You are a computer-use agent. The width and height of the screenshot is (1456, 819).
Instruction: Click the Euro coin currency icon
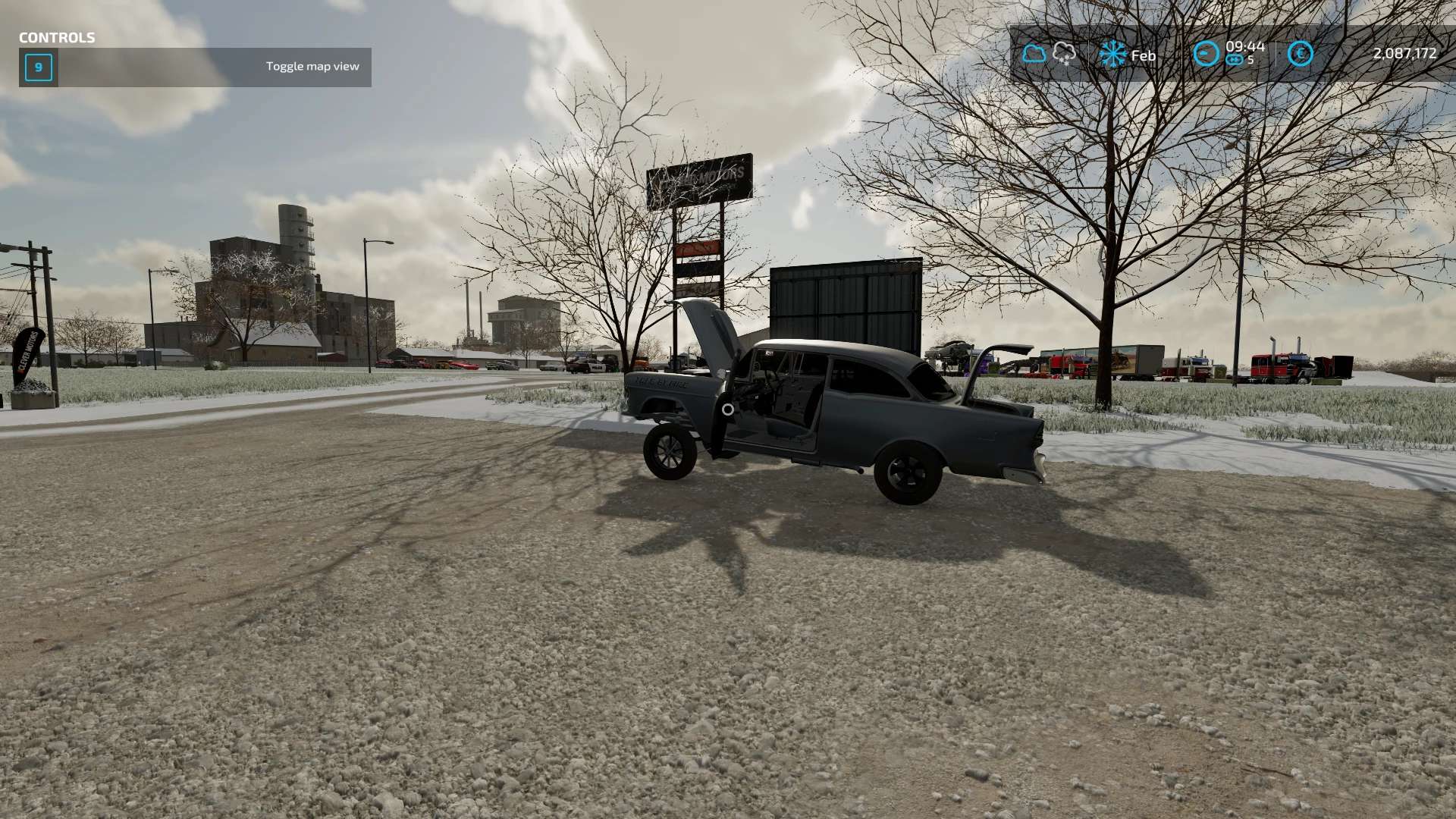coord(1300,55)
